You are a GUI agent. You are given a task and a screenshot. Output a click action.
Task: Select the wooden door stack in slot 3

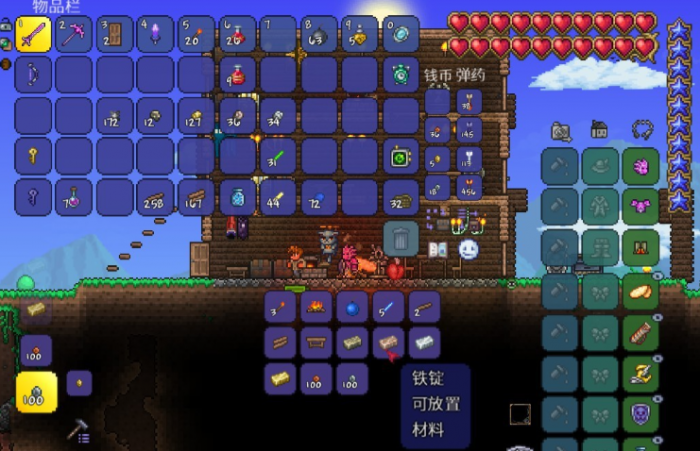[x=115, y=34]
